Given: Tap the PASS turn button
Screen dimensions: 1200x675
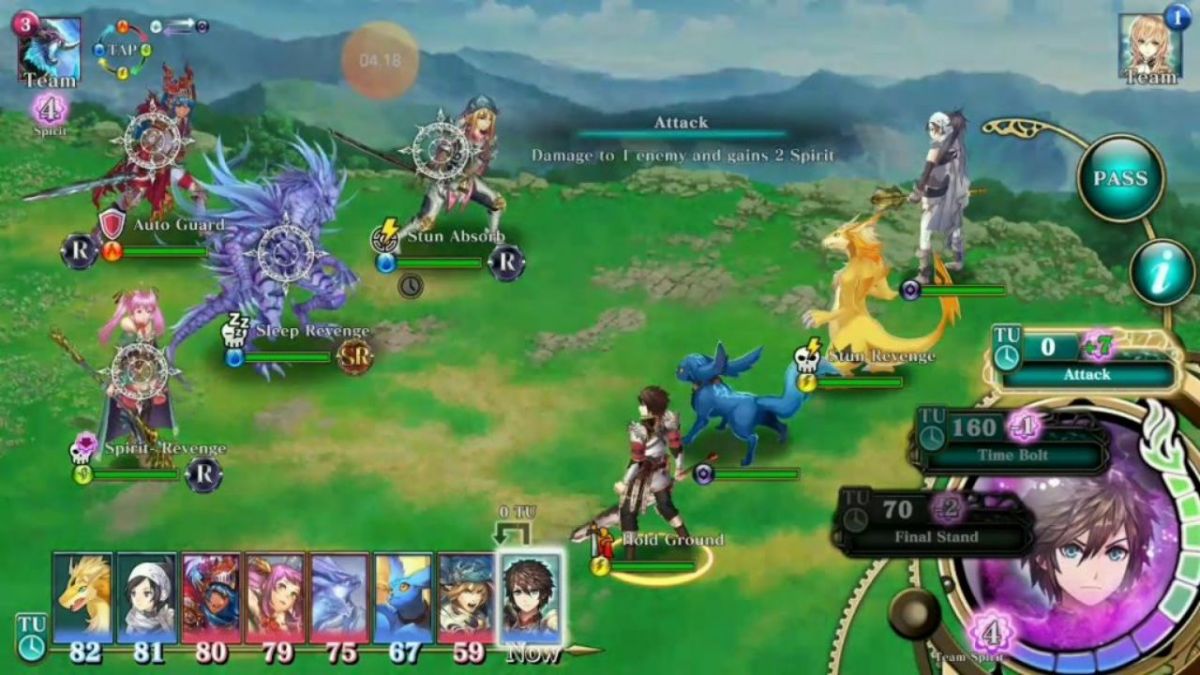Looking at the screenshot, I should point(1120,178).
